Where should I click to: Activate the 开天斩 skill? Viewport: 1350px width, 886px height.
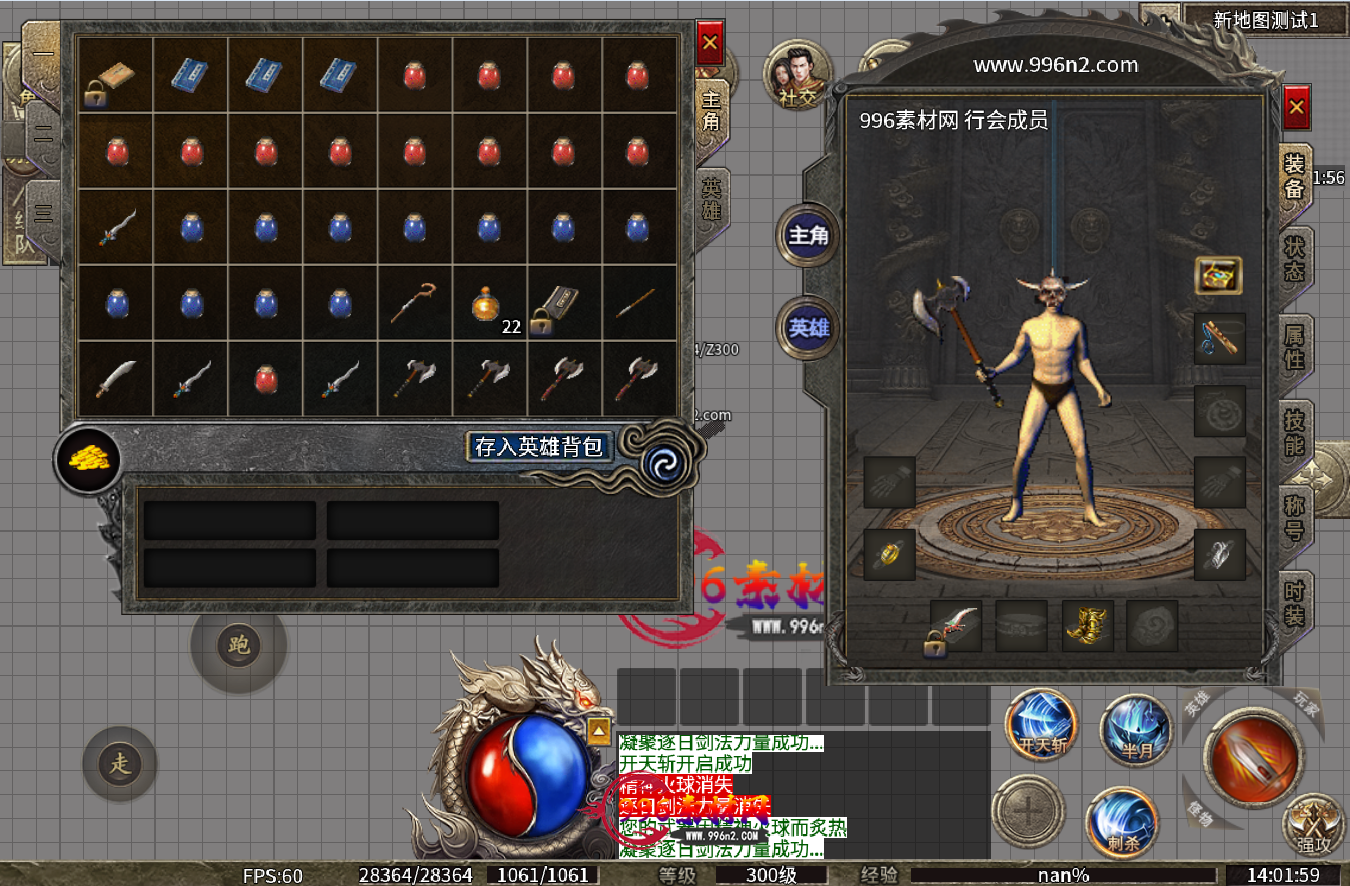coord(1041,725)
